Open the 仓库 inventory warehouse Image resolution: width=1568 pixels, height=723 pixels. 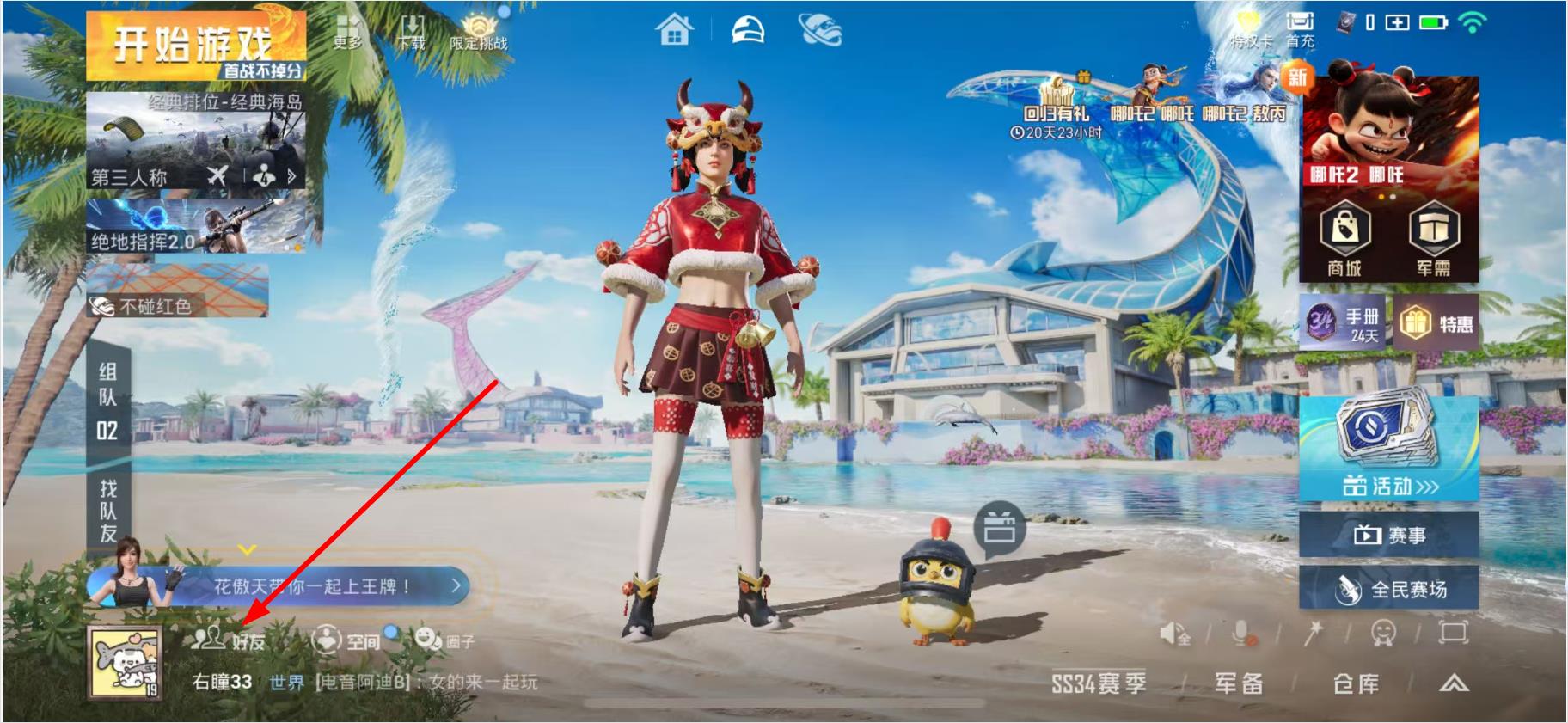pyautogui.click(x=1356, y=683)
